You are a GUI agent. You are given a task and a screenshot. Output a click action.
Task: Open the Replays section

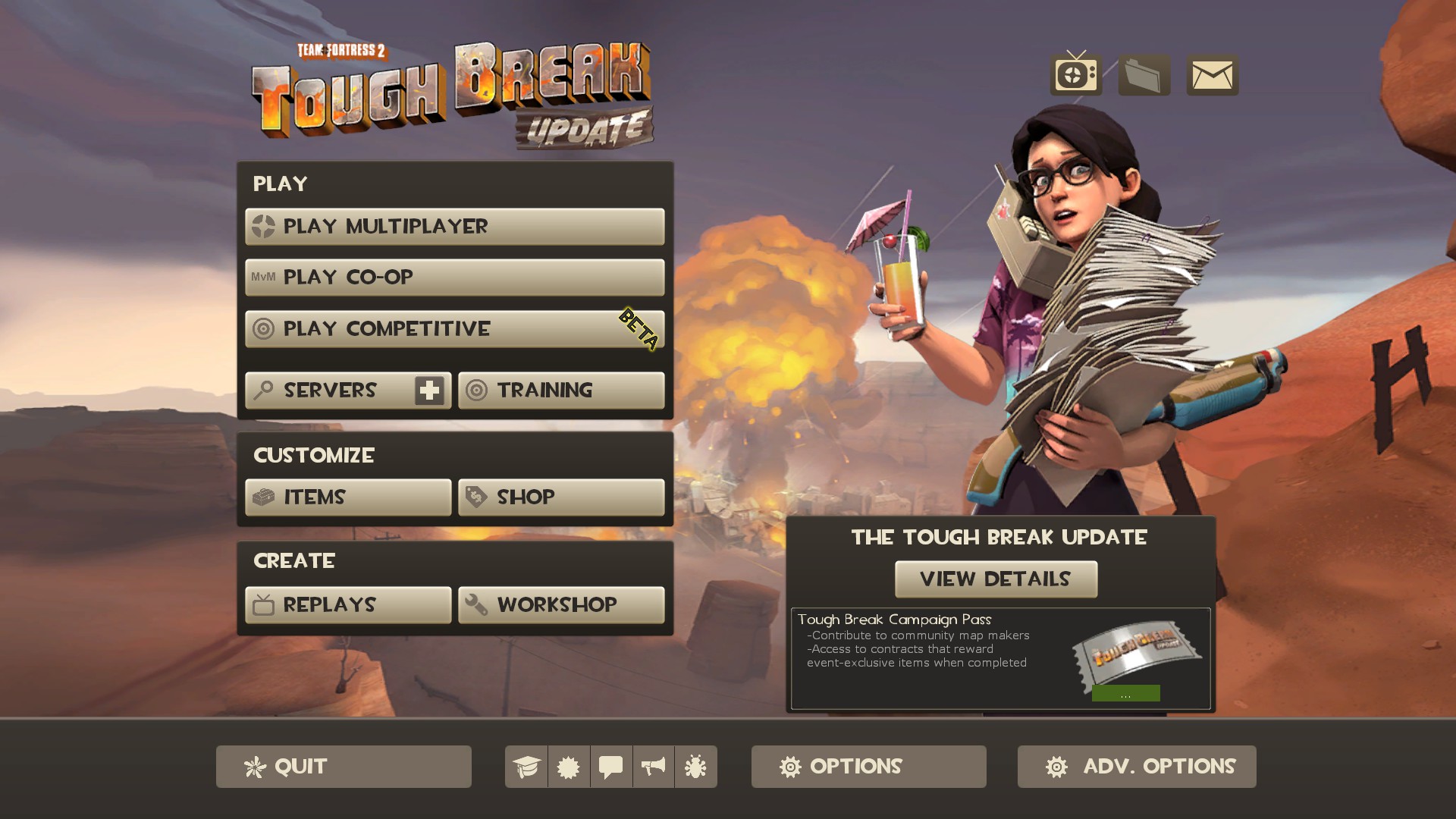(348, 605)
